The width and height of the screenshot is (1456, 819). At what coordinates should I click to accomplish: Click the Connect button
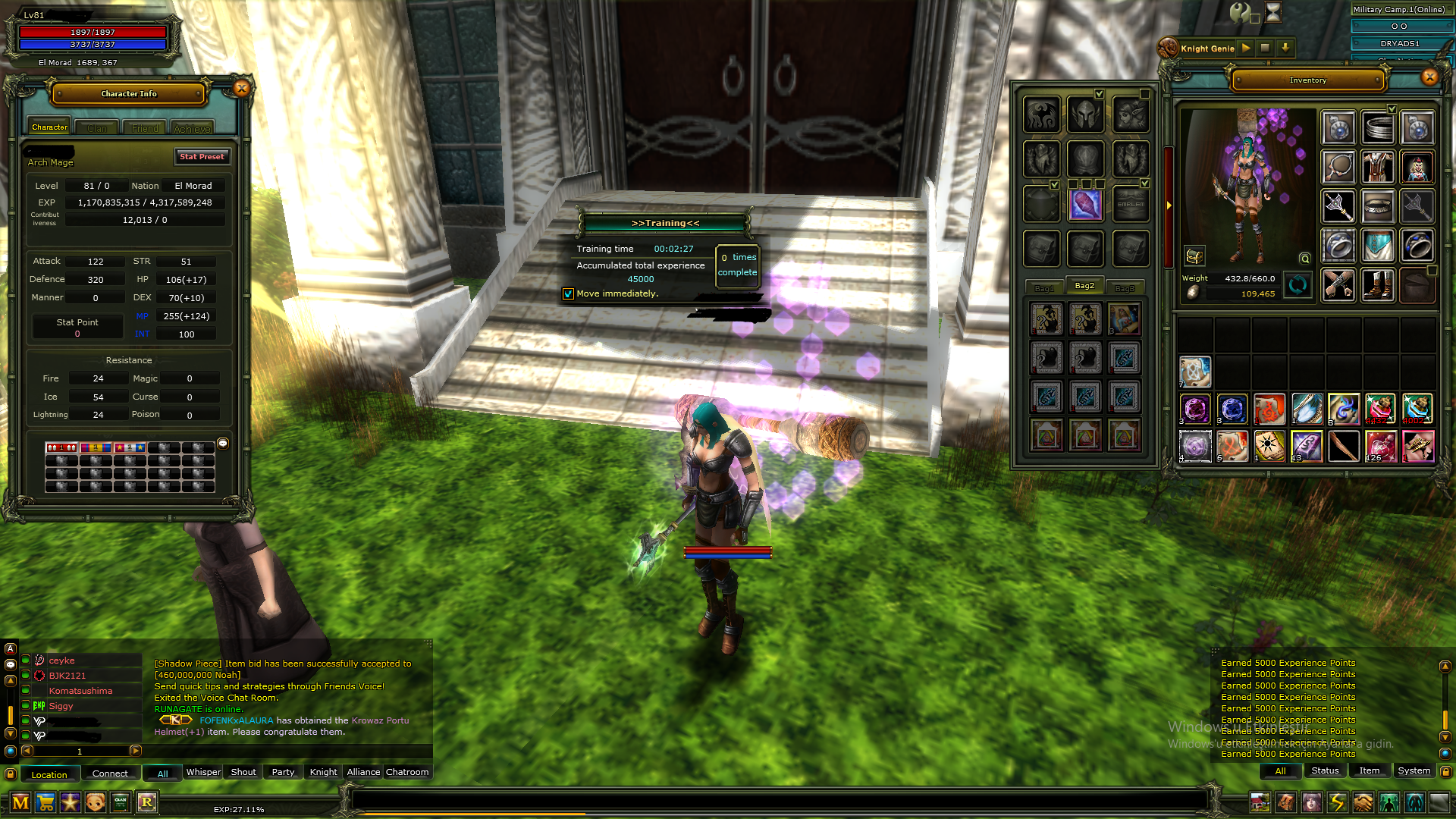pyautogui.click(x=110, y=773)
